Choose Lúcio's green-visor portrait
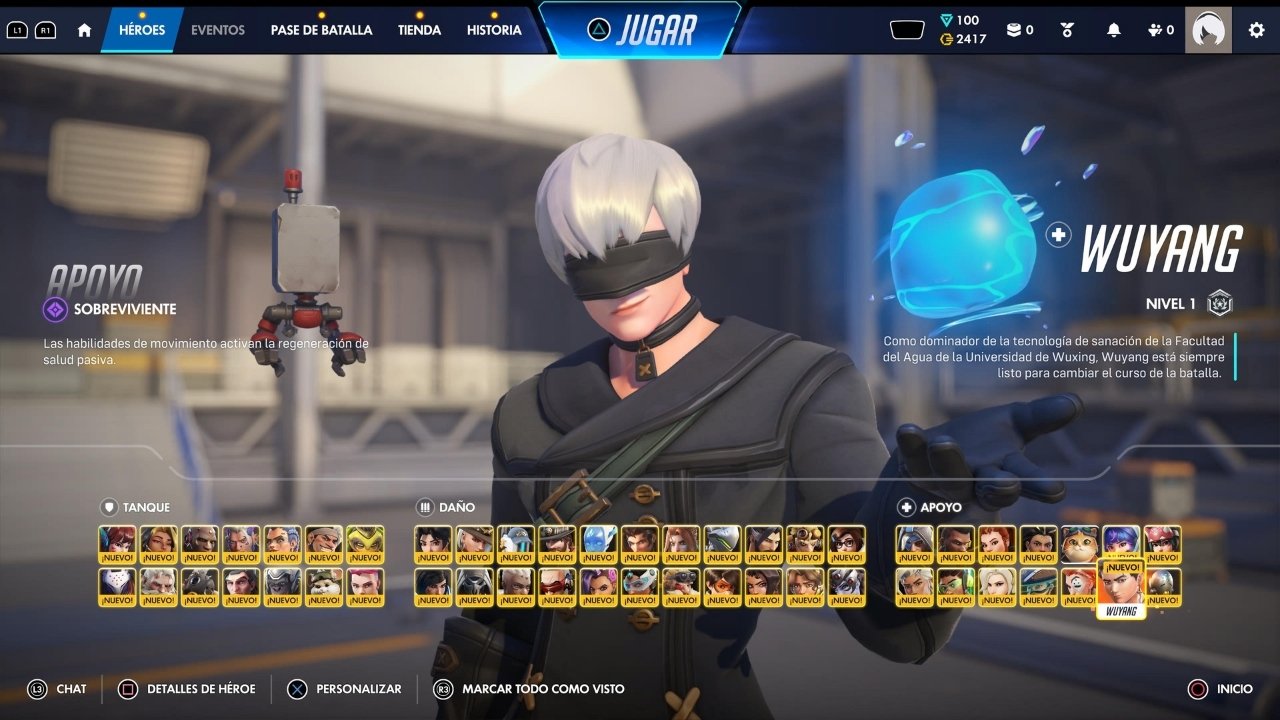 pos(955,587)
